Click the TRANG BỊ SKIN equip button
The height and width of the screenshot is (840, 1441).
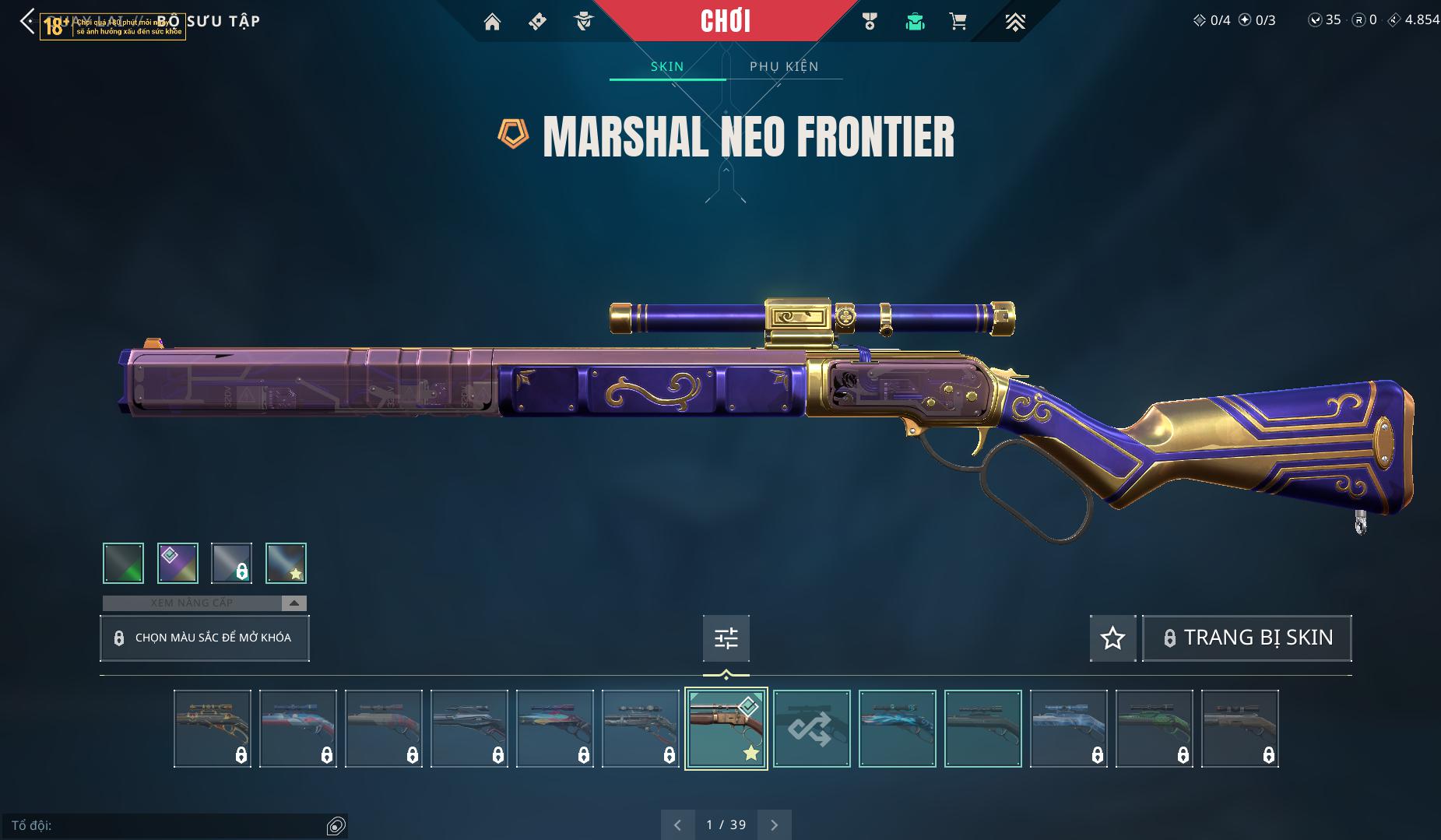tap(1246, 638)
